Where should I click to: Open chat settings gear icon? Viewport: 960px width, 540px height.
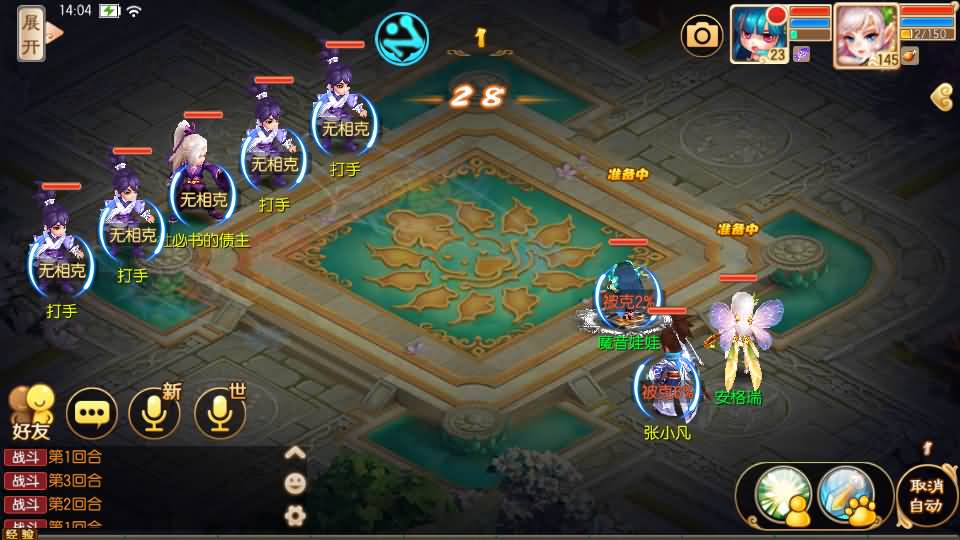click(x=295, y=515)
